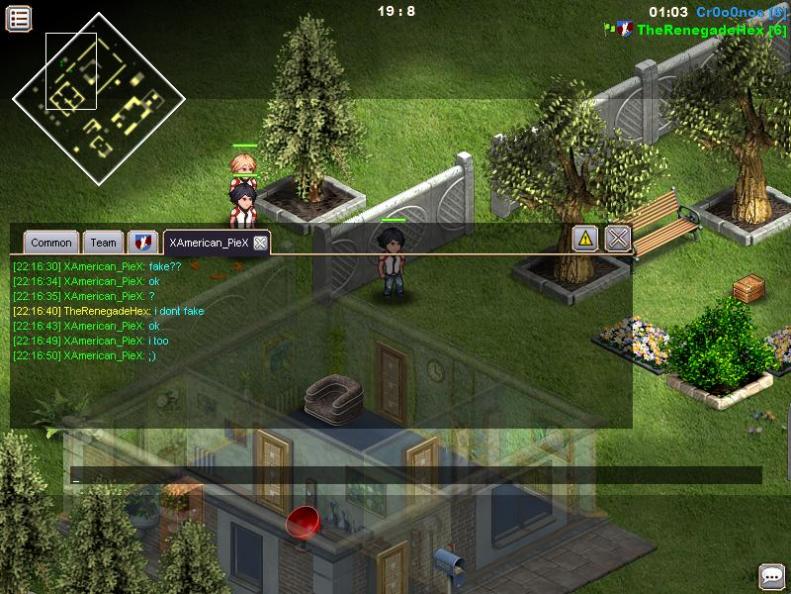Toggle chat with the speech bubble icon
Screen dimensions: 791x594
click(771, 576)
